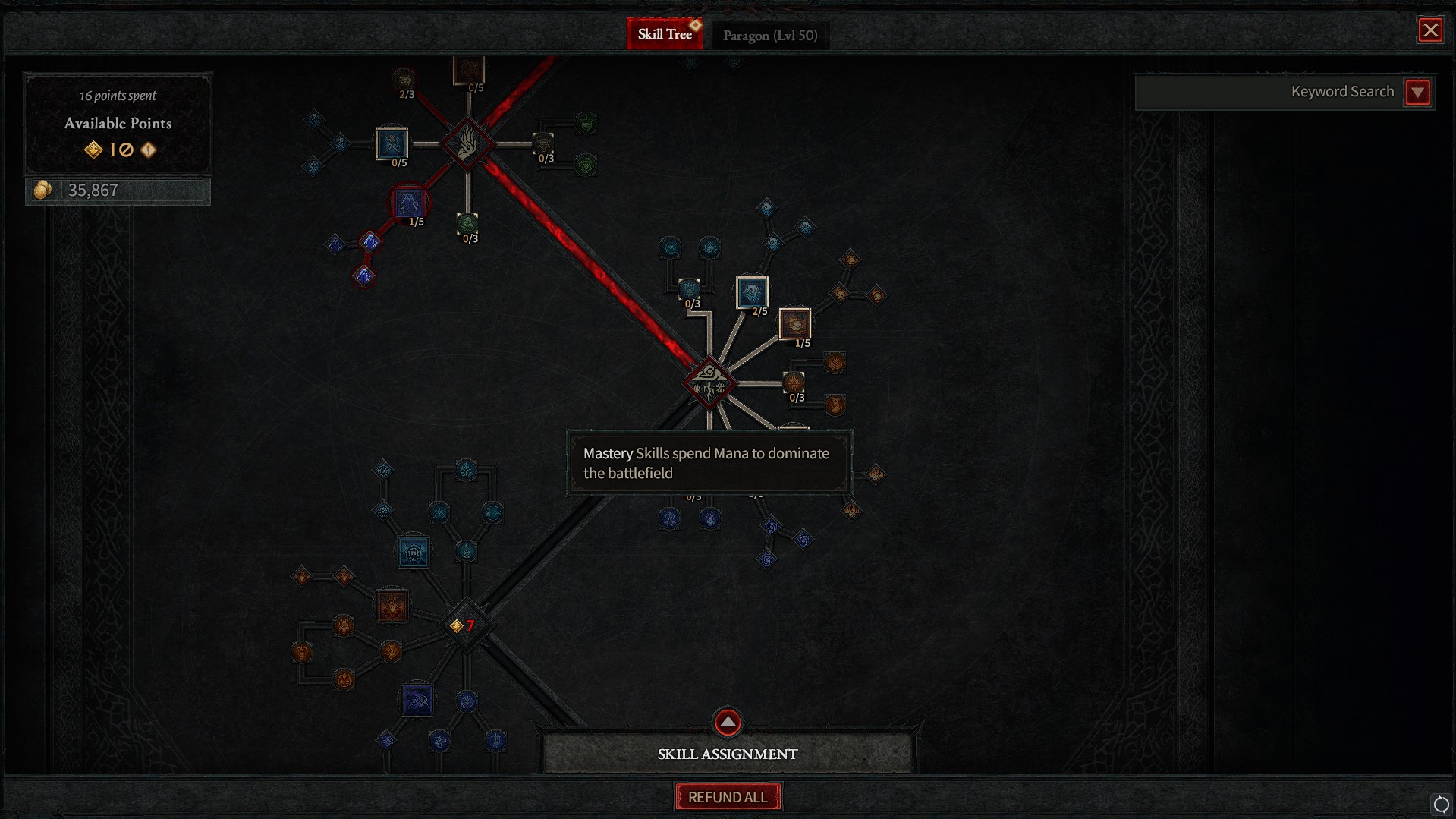Click the 0/3 brown passive in Mastery cluster
Screen dimensions: 1456x819
[x=794, y=382]
